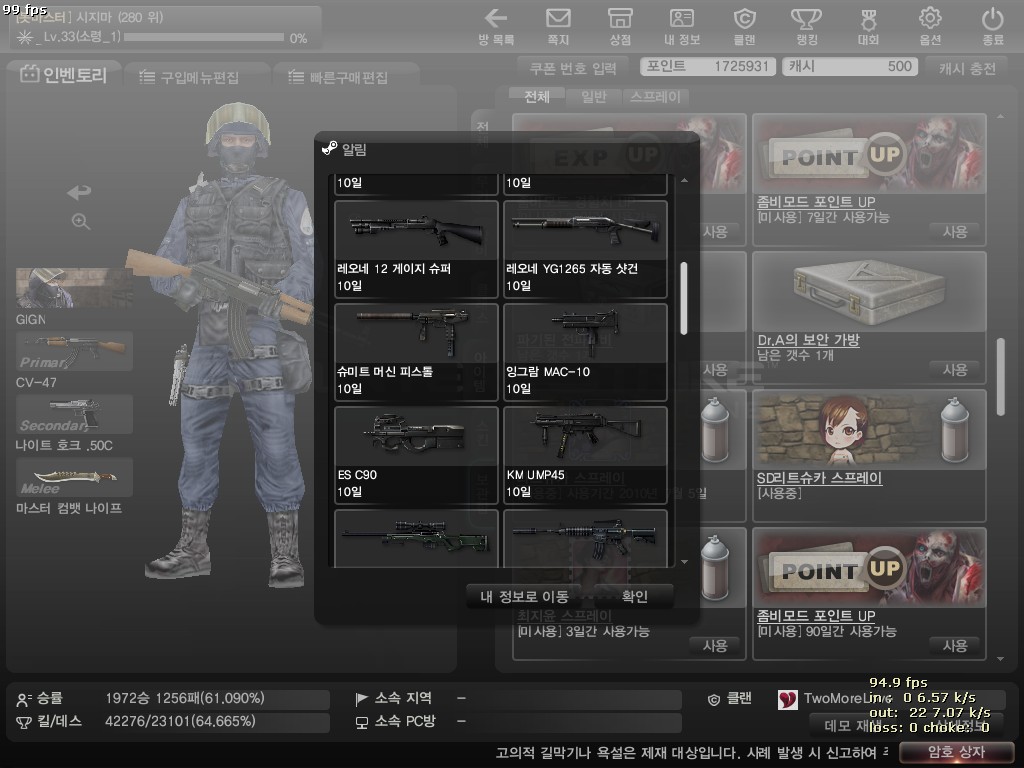The width and height of the screenshot is (1024, 768).
Task: Select 레오네 12 게이지 슈퍼 shotgun
Action: pos(416,249)
